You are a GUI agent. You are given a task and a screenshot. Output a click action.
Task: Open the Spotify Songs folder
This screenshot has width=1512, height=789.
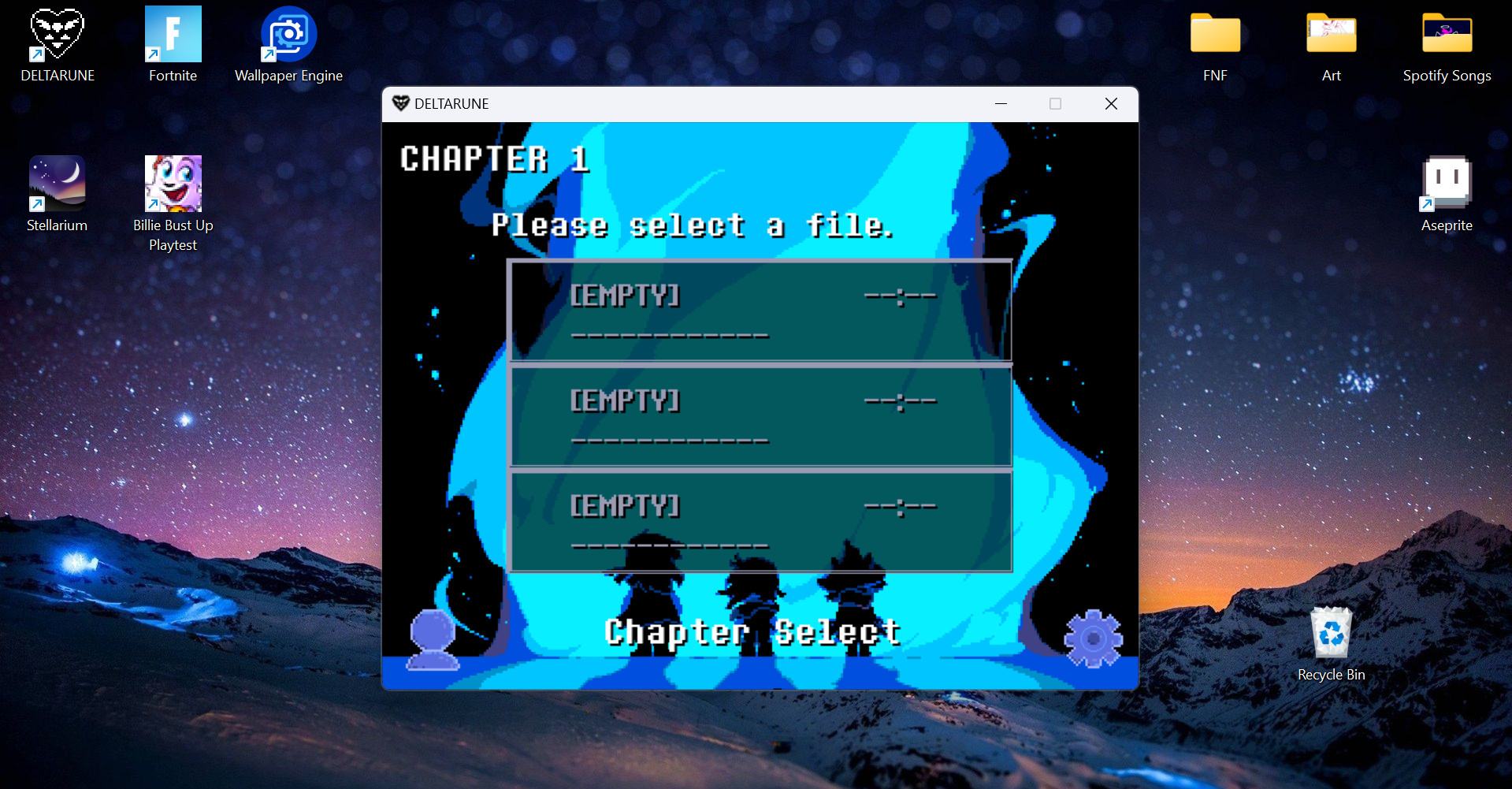(1447, 33)
